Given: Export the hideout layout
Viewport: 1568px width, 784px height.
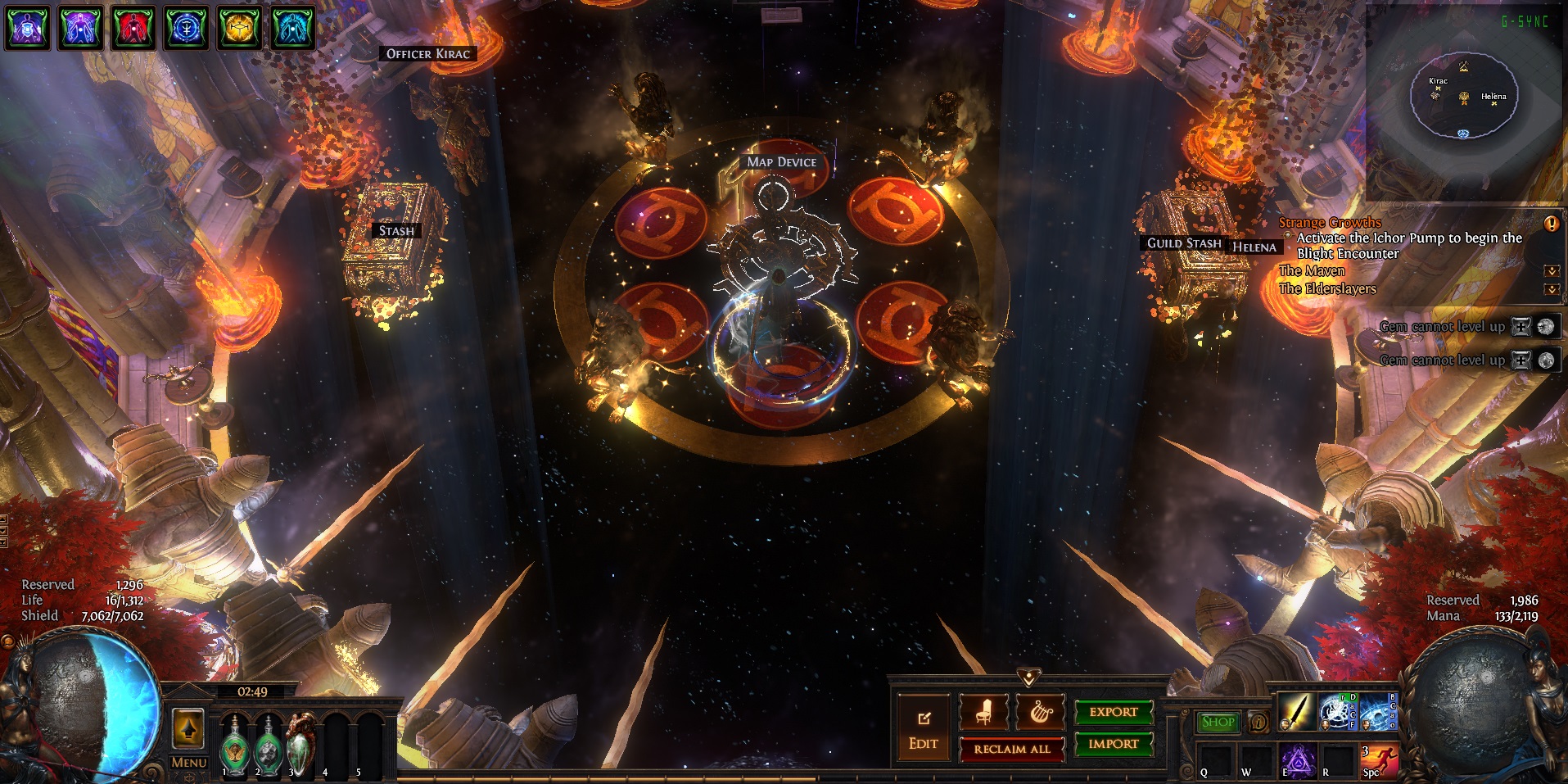Looking at the screenshot, I should 1113,712.
